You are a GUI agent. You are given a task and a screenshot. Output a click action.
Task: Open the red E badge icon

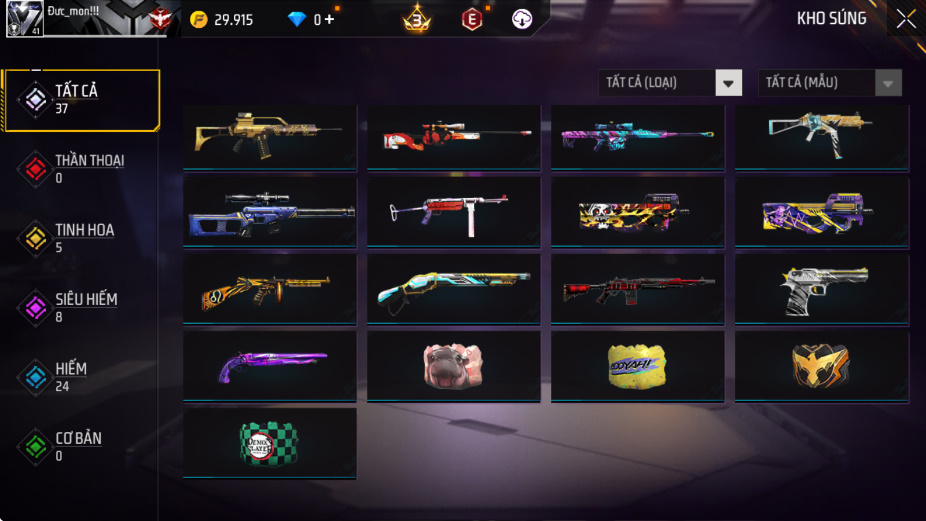pos(471,19)
